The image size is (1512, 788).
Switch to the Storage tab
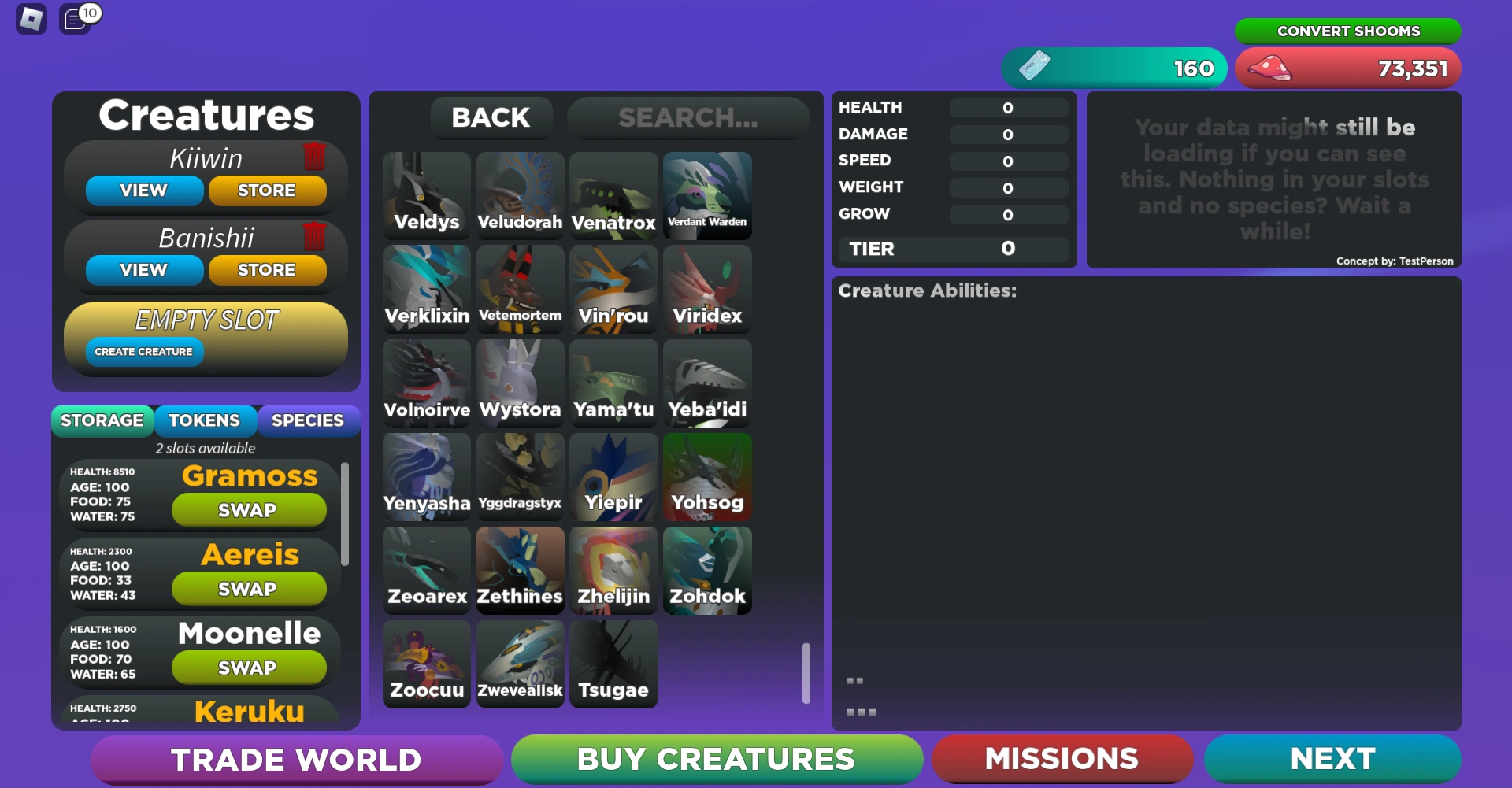tap(102, 420)
